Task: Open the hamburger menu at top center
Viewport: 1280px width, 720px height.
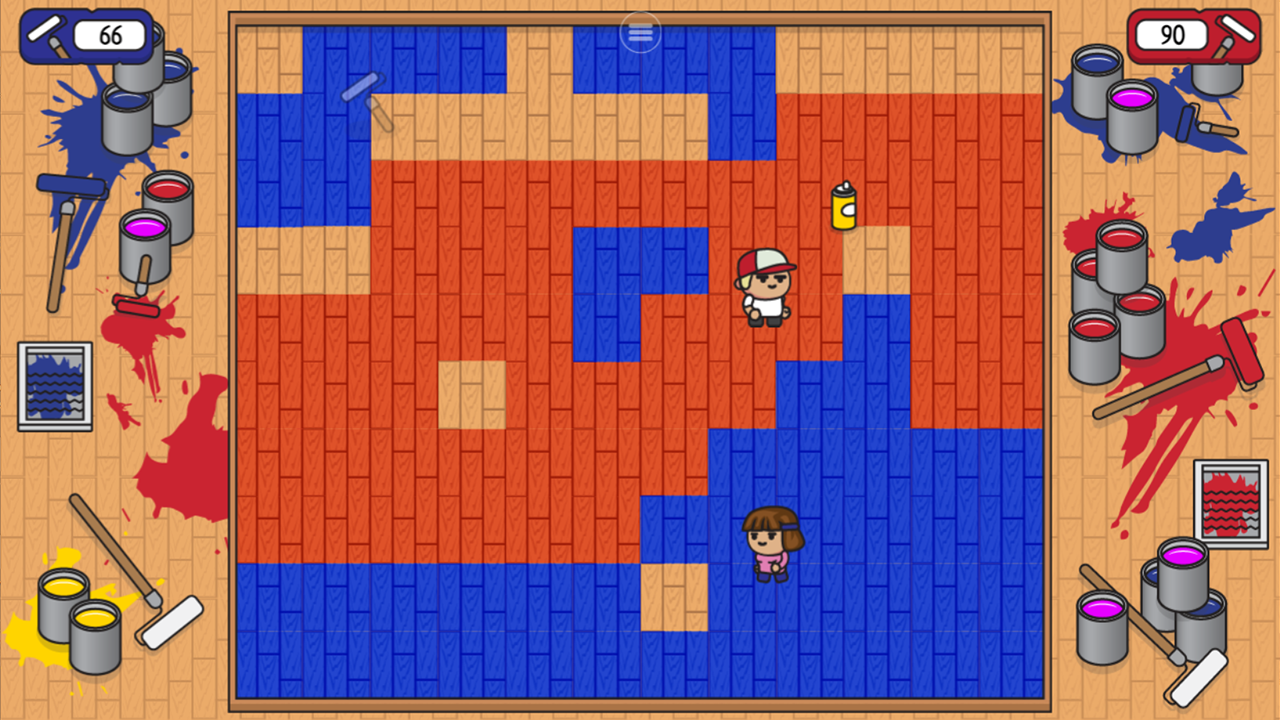Action: click(639, 32)
